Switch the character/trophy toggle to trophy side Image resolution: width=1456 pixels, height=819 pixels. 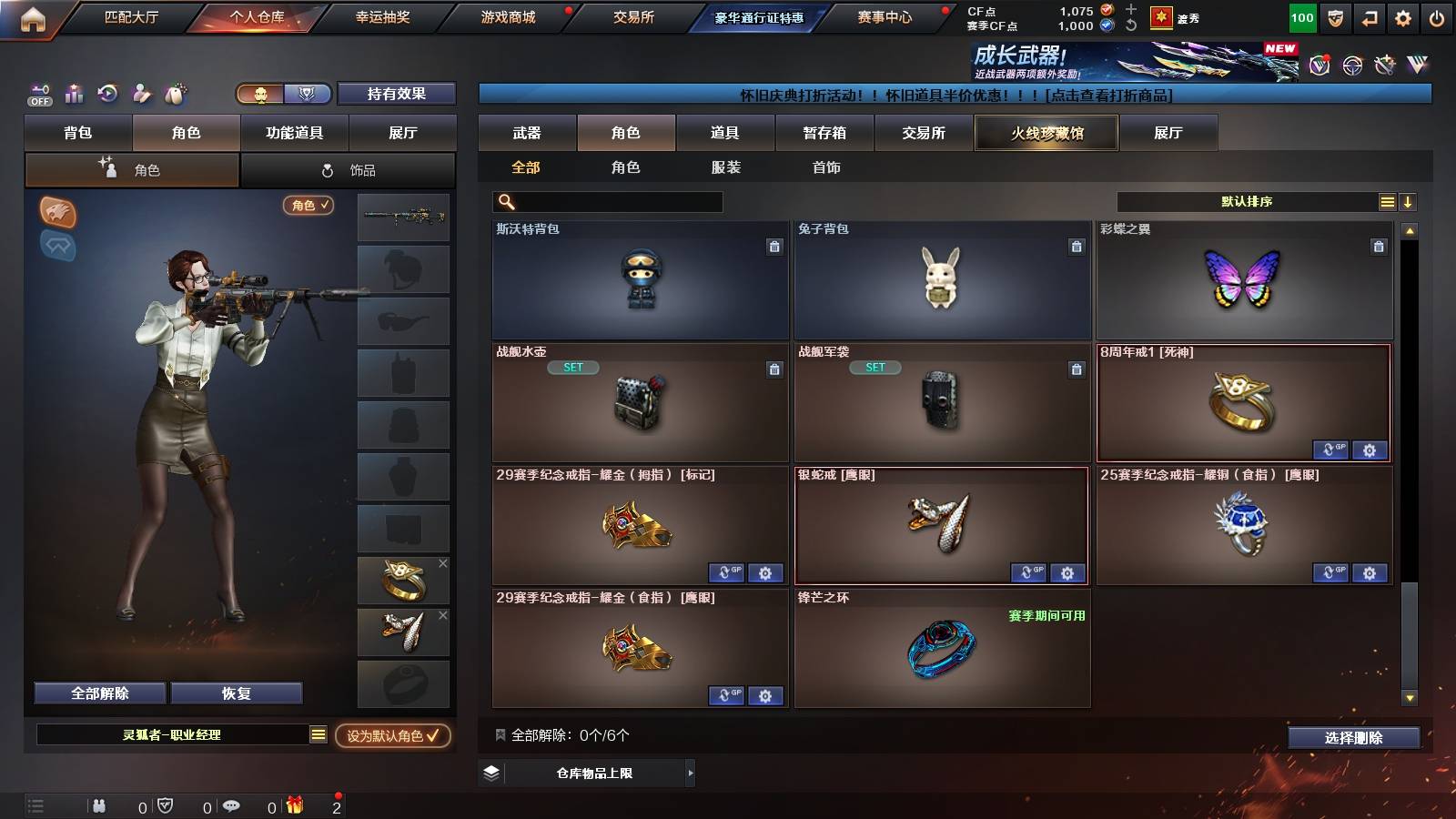coord(307,94)
